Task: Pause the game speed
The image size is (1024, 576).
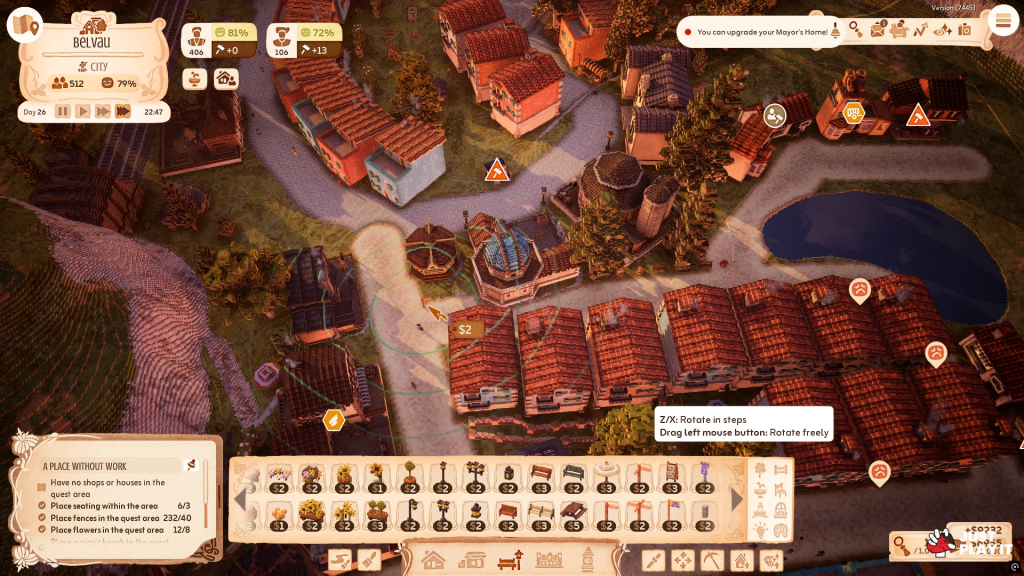Action: [x=63, y=111]
